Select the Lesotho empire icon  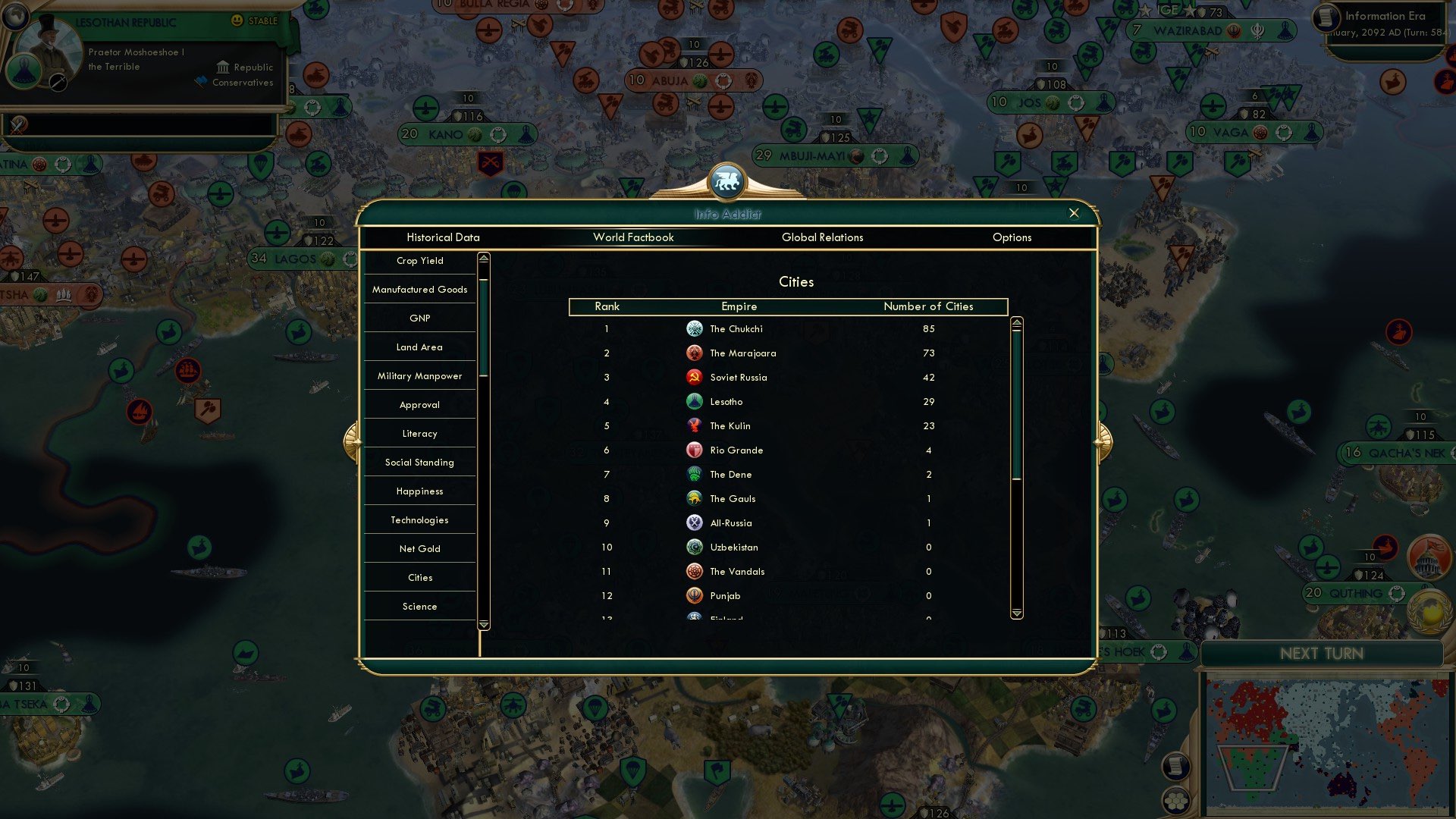(x=695, y=401)
